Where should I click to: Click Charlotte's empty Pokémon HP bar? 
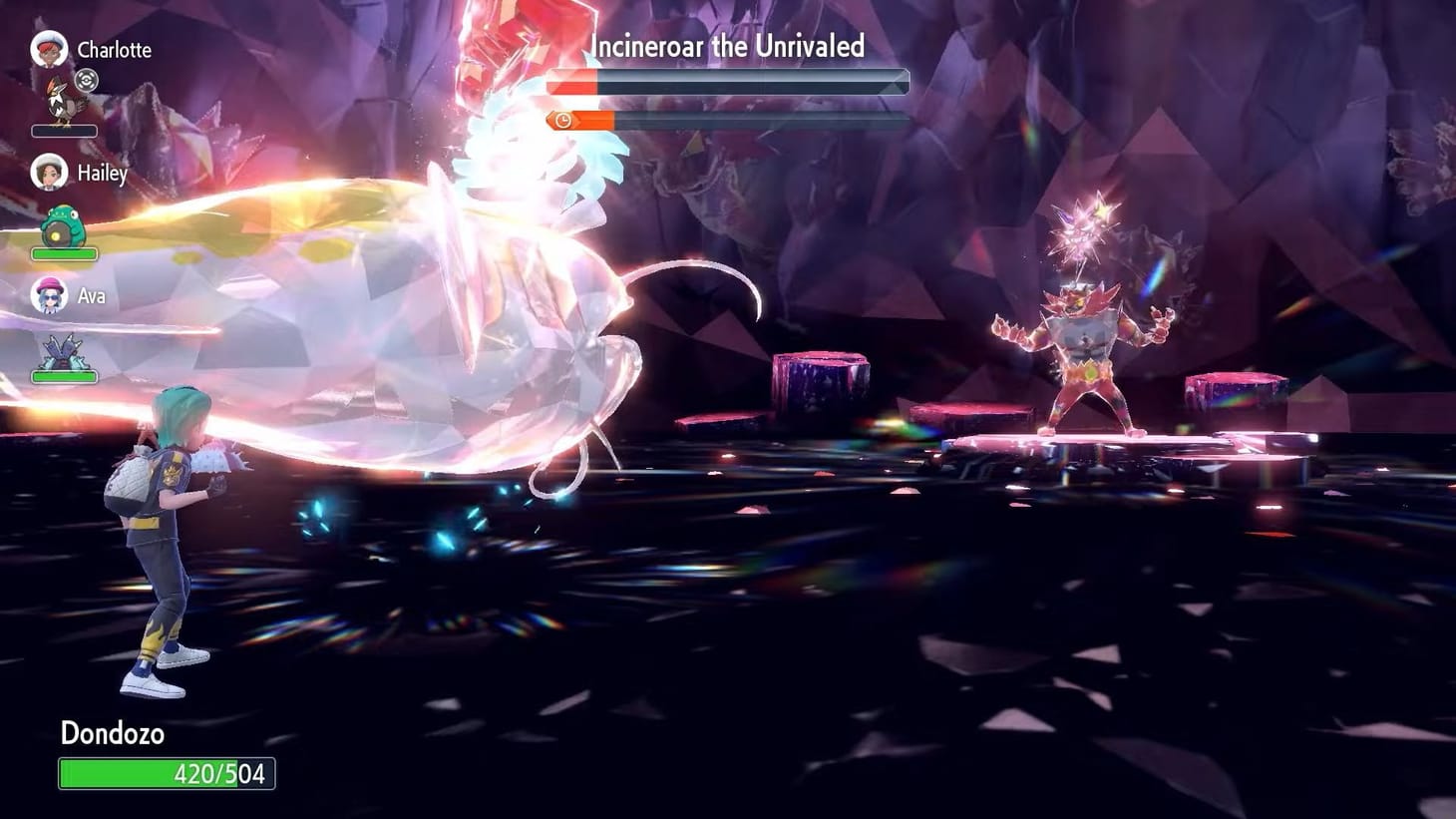coord(65,131)
